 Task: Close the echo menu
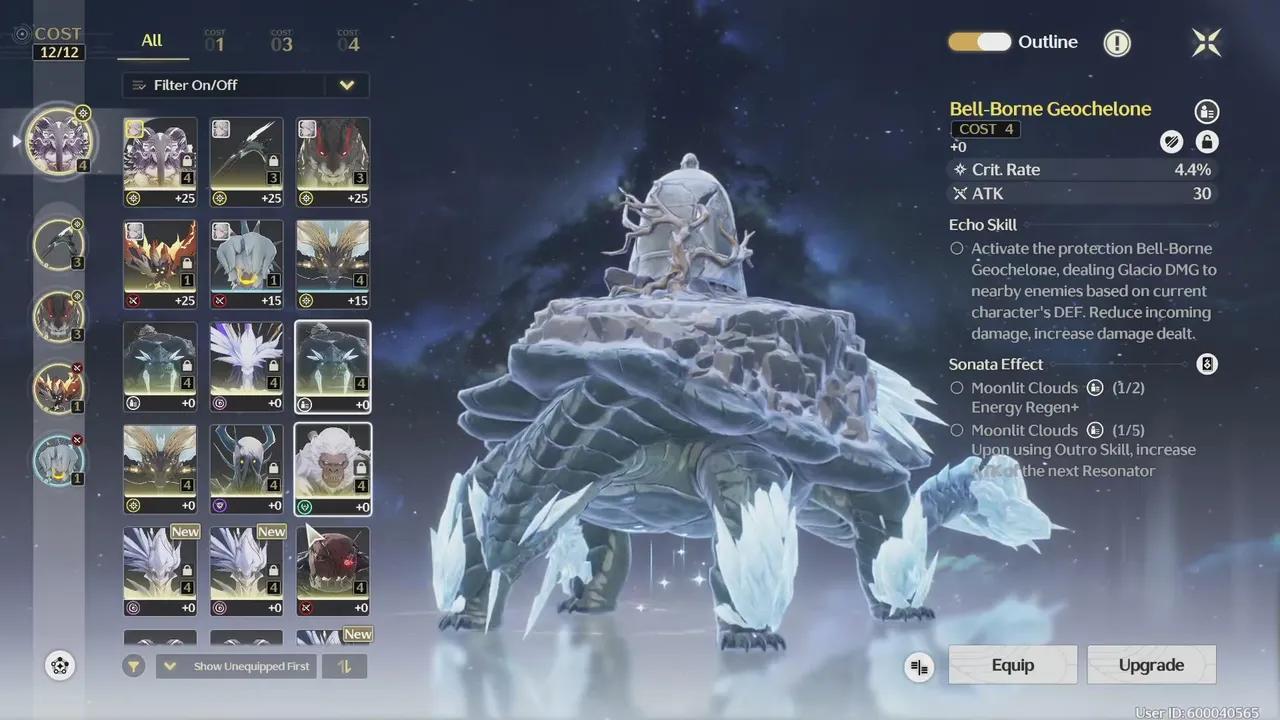1206,42
